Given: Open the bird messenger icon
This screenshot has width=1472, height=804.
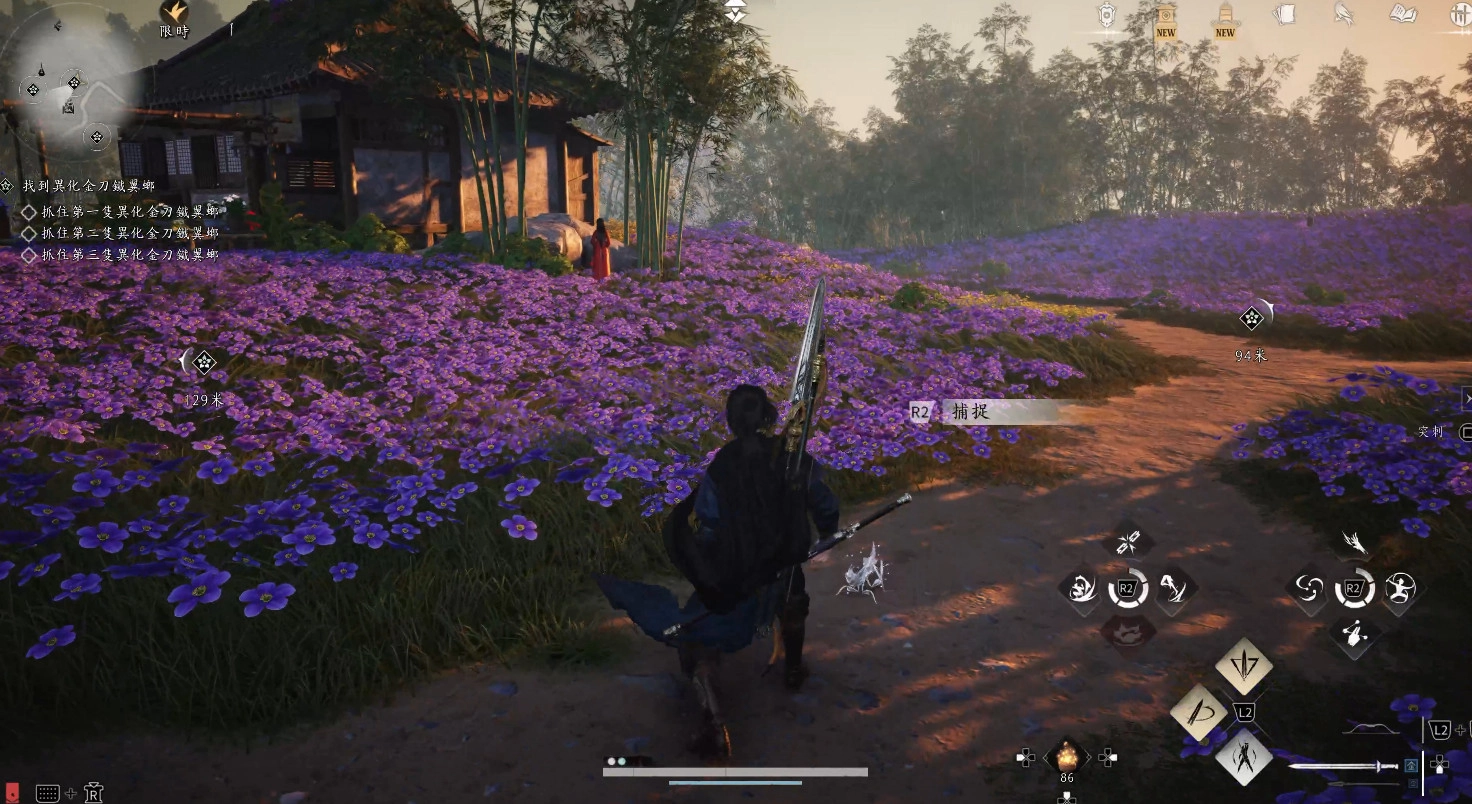Looking at the screenshot, I should pos(1344,14).
